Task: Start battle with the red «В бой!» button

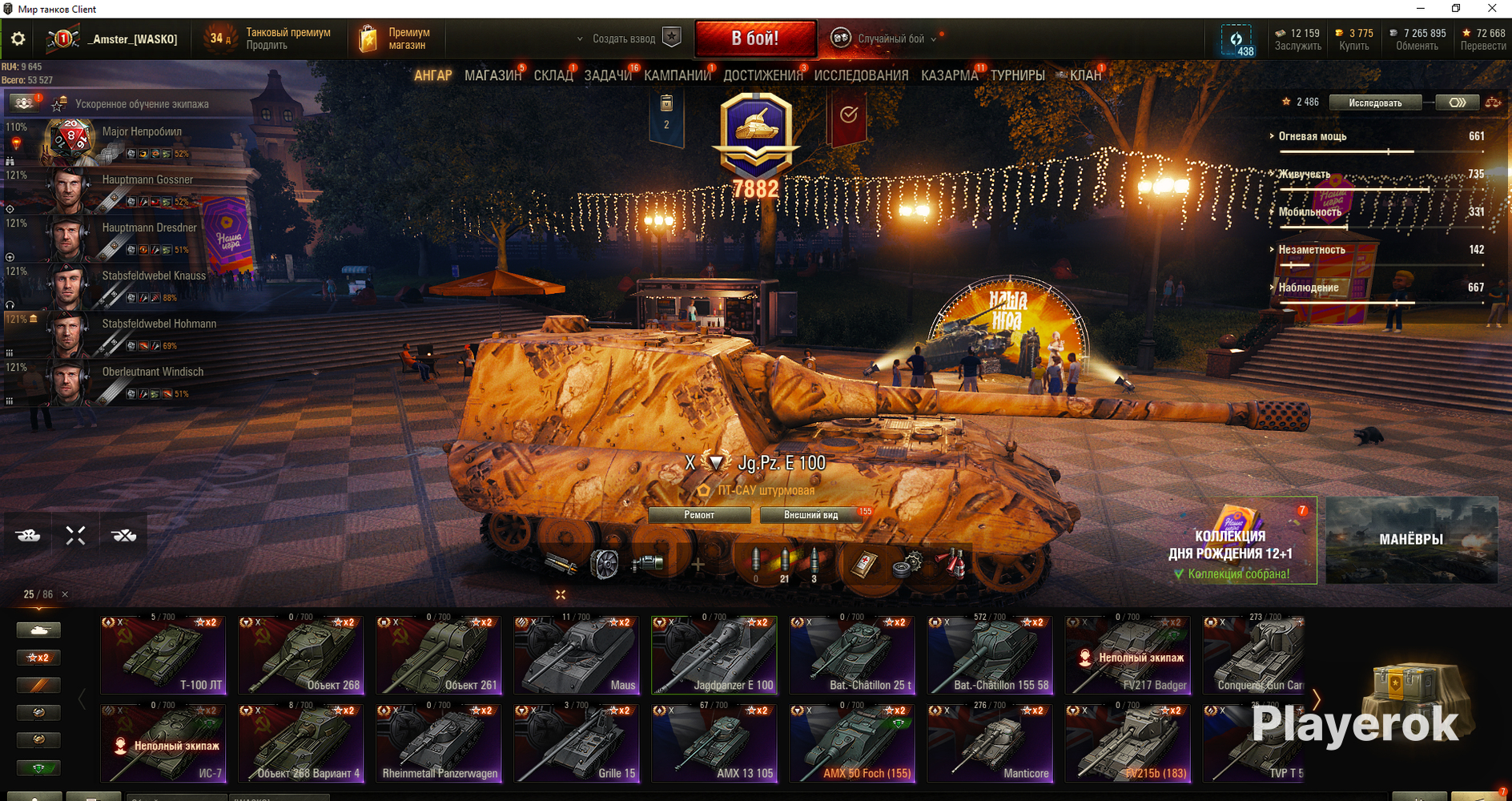Action: click(755, 38)
